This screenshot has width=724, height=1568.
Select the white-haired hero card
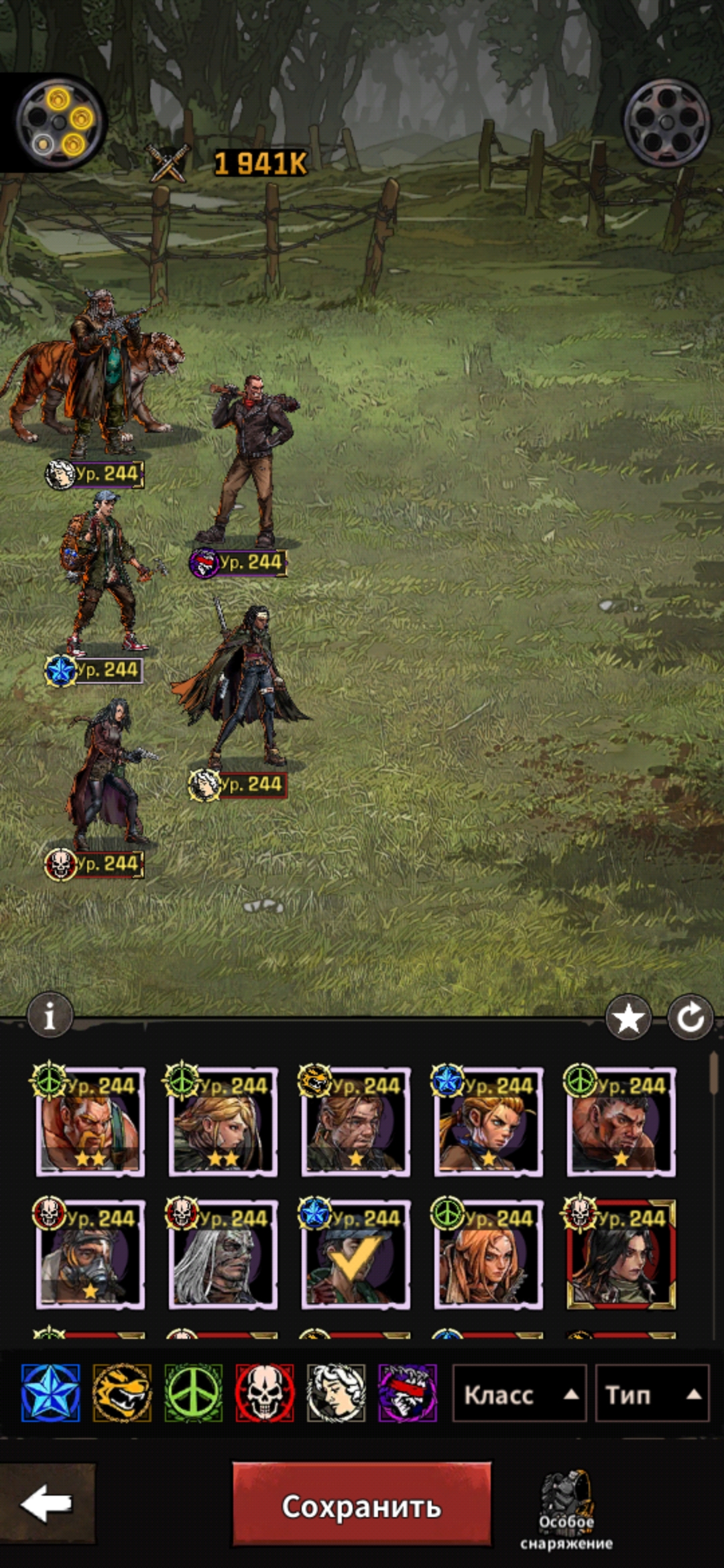tap(223, 1254)
